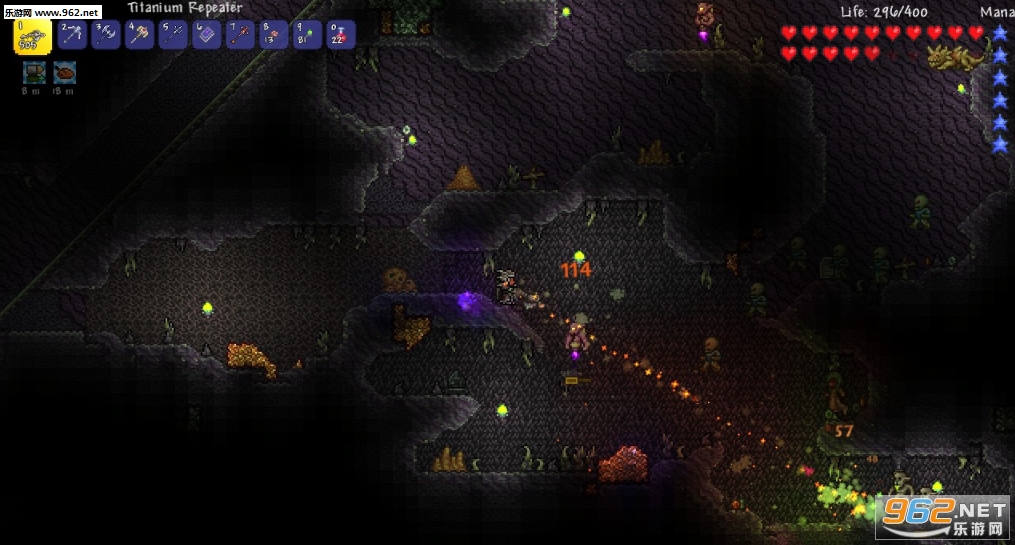
Task: Click the Well Fed roast buff icon
Action: tap(65, 72)
